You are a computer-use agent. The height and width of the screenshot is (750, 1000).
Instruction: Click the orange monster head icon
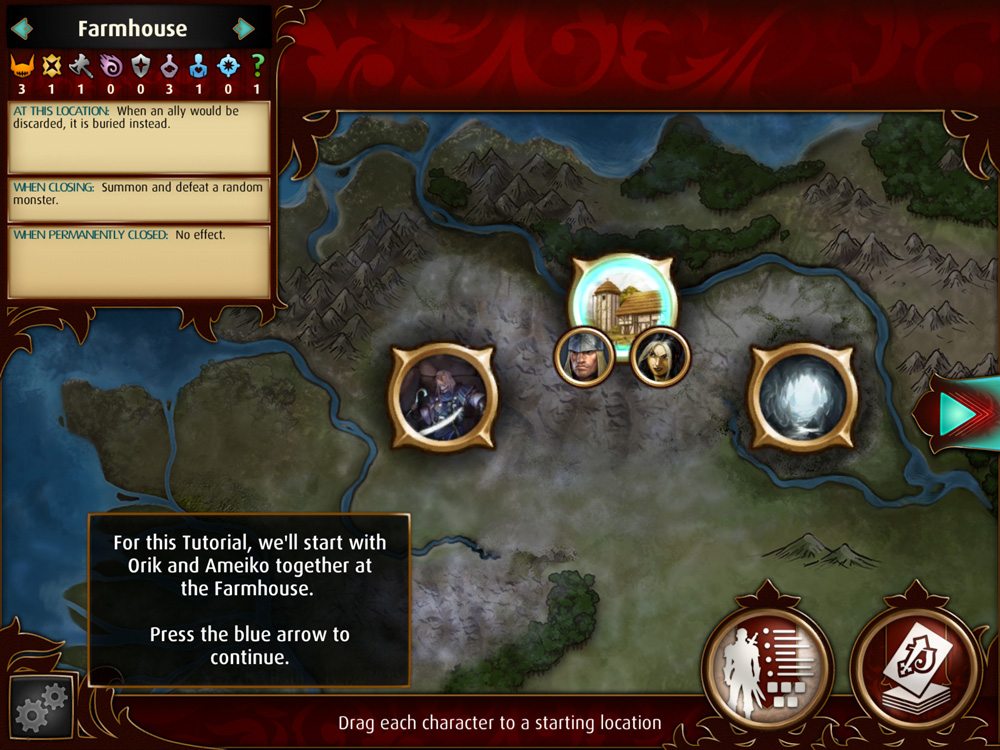(21, 67)
